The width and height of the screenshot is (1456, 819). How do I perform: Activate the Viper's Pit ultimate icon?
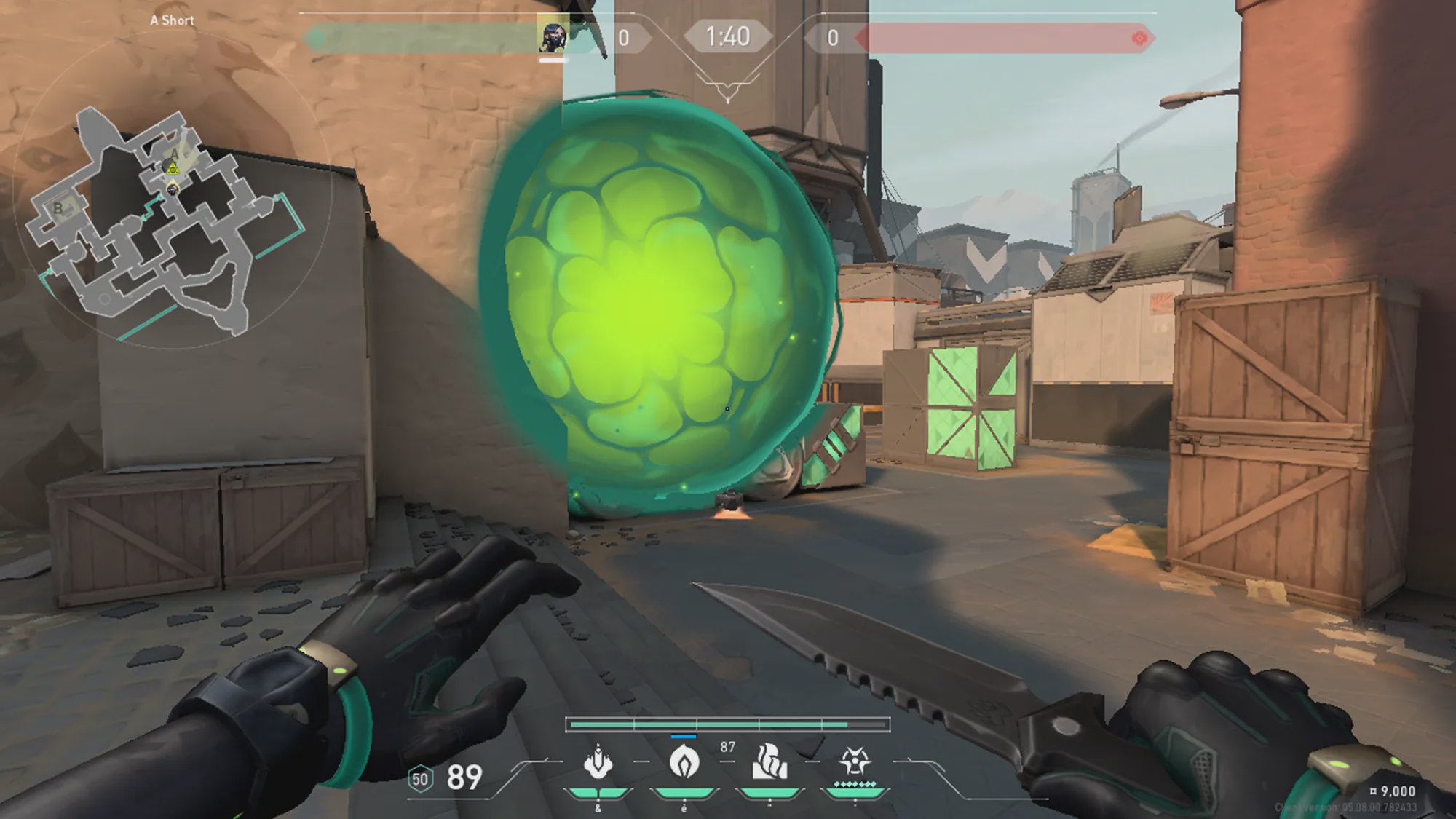click(x=855, y=762)
